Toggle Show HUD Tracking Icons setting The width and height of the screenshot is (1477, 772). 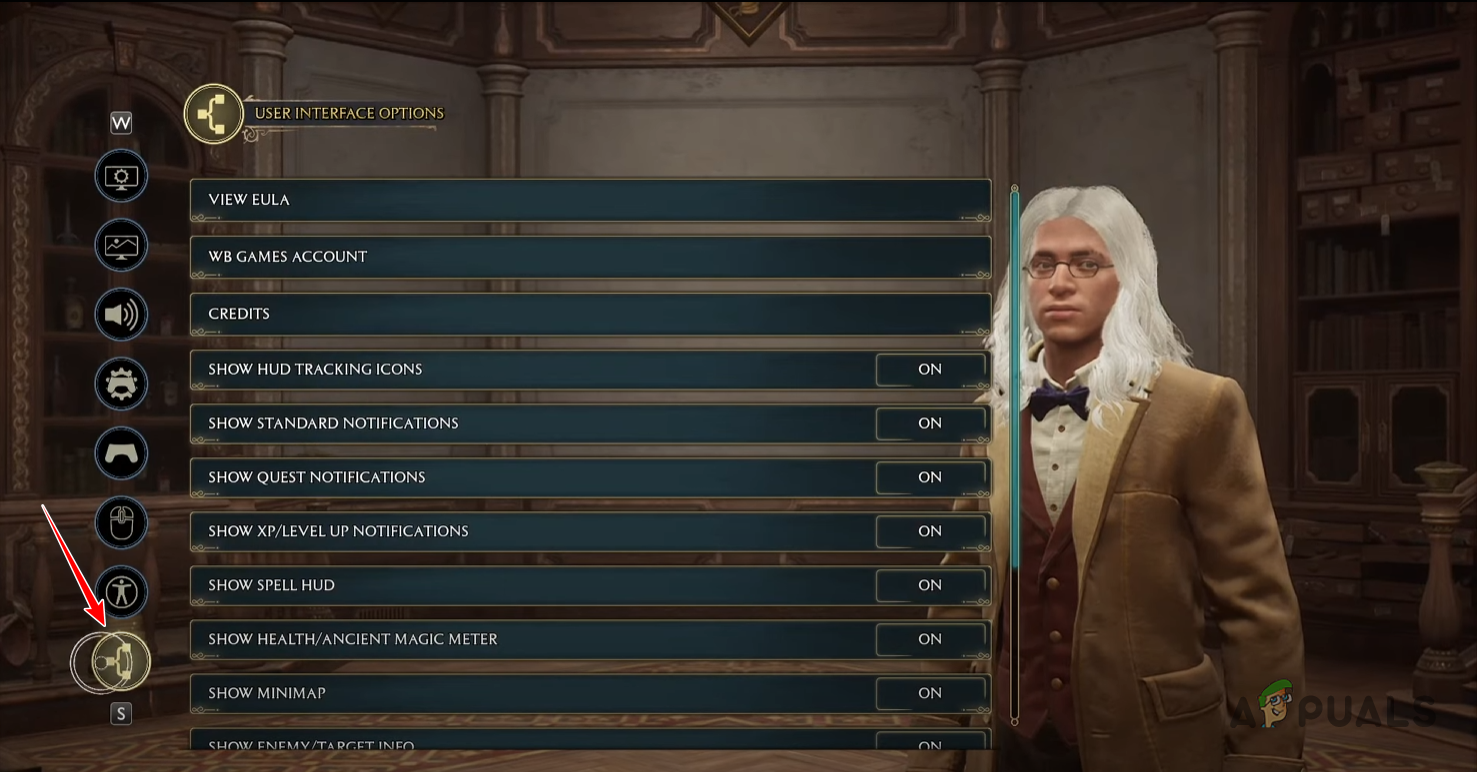click(x=930, y=370)
